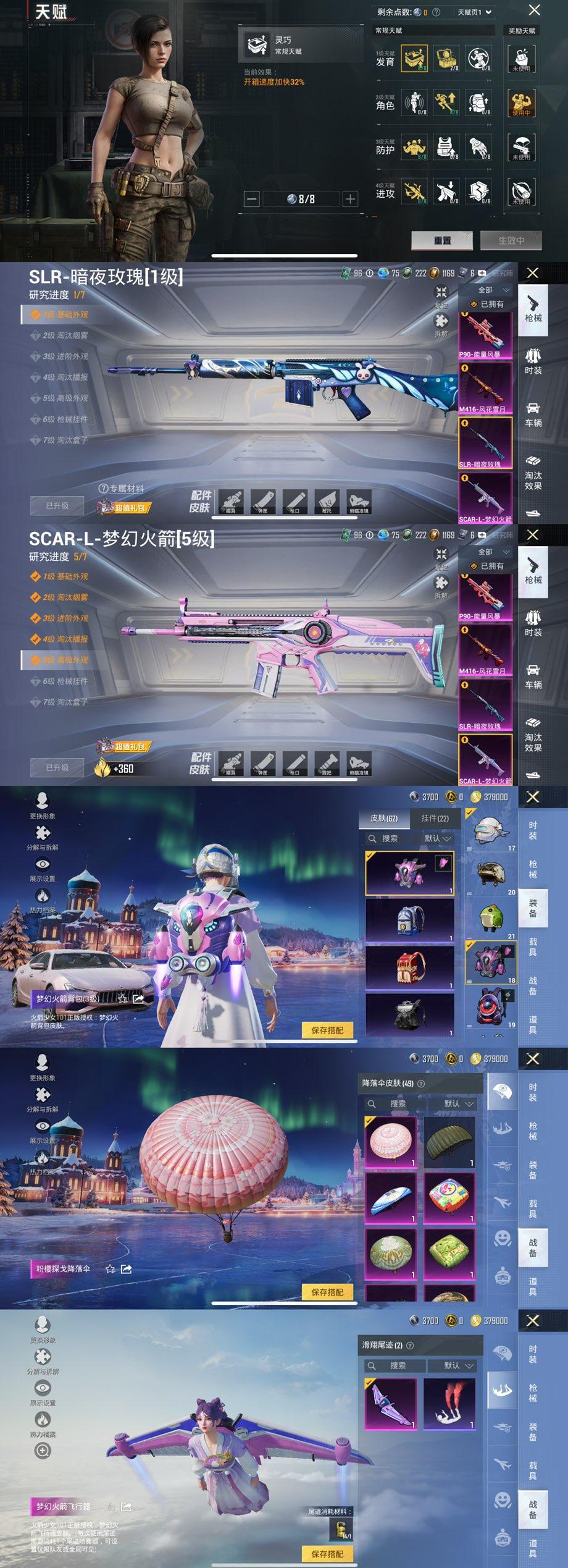Remove a talent point with the minus button
This screenshot has width=568, height=1568.
[251, 199]
